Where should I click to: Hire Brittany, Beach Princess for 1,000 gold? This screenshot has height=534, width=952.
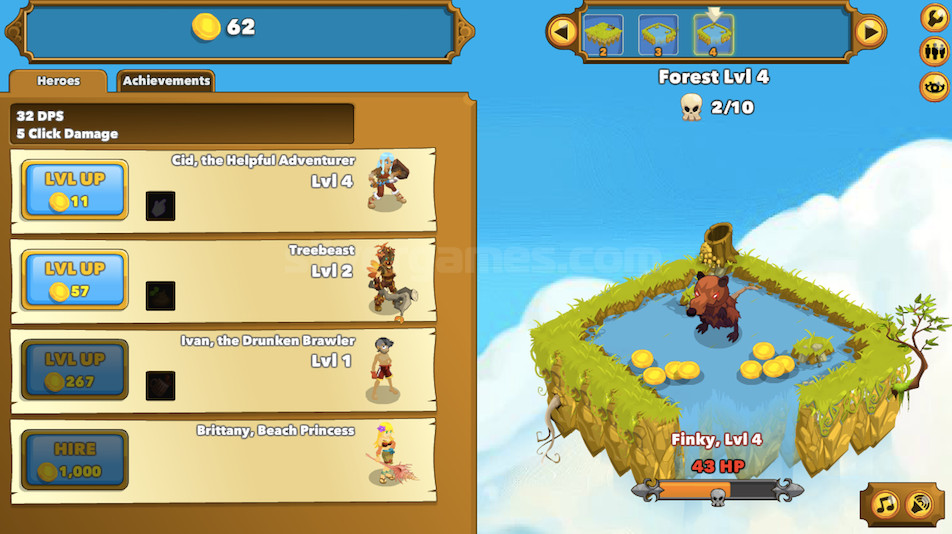pos(75,460)
